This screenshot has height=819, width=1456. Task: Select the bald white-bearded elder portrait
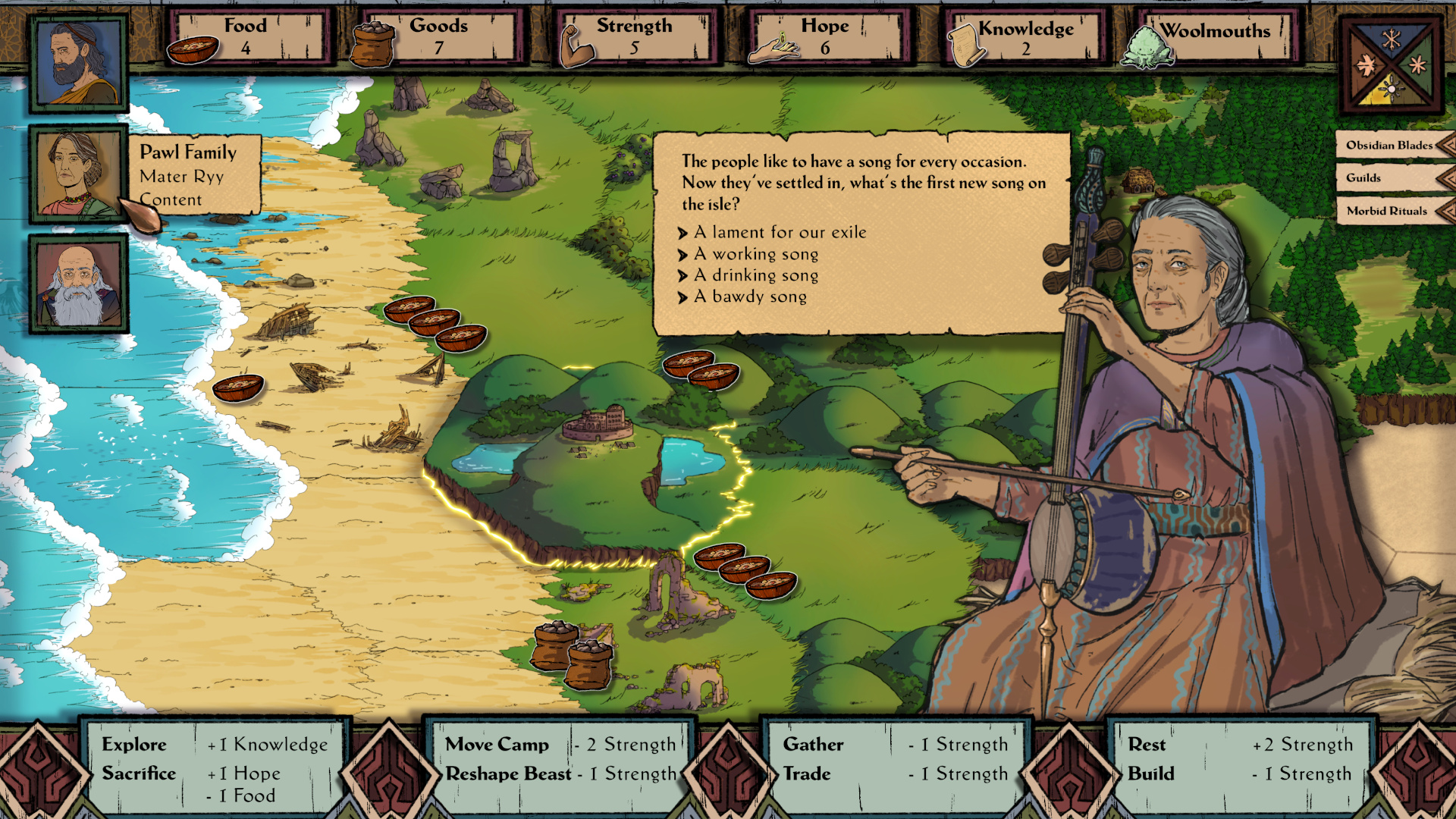(x=79, y=284)
